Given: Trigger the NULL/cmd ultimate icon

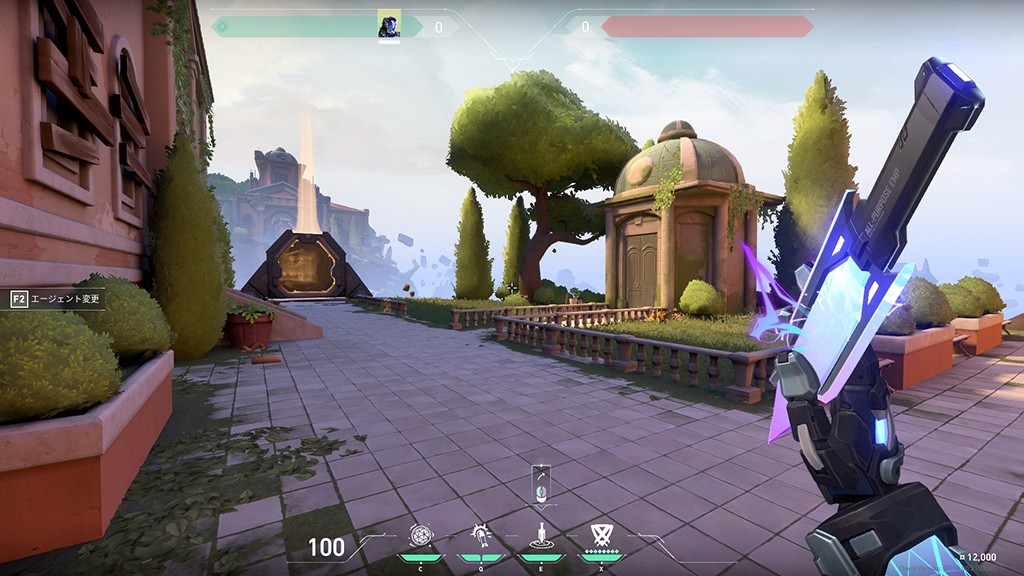Looking at the screenshot, I should point(601,534).
